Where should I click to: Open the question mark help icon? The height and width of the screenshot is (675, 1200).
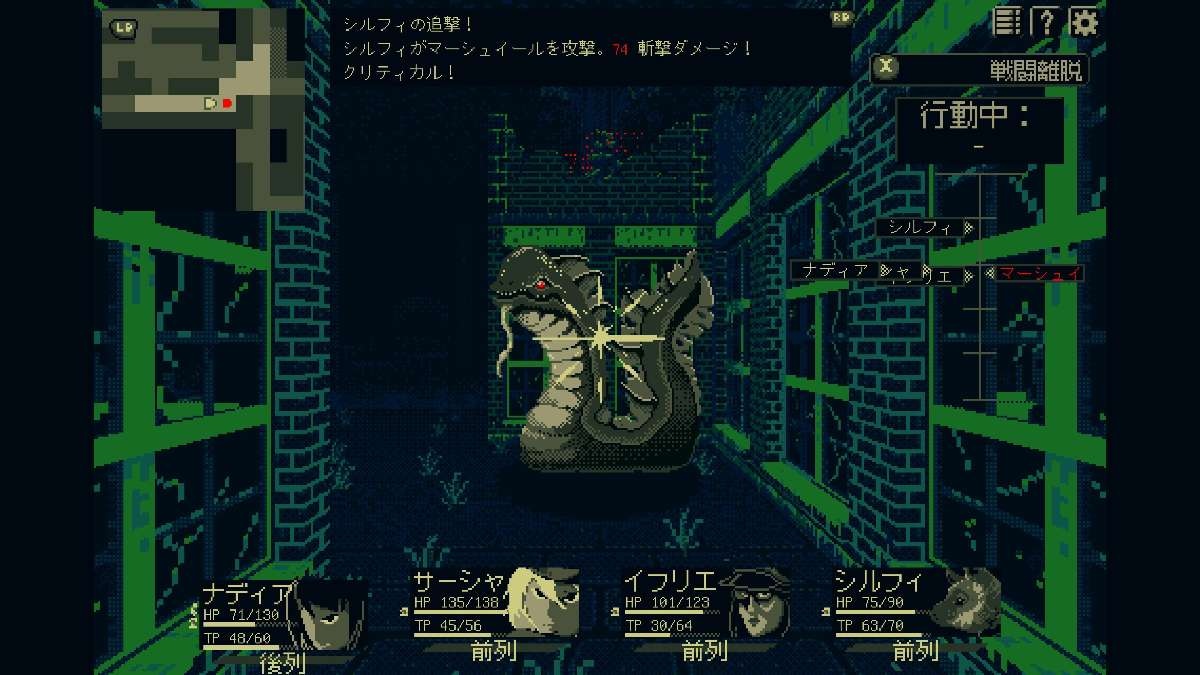1046,21
